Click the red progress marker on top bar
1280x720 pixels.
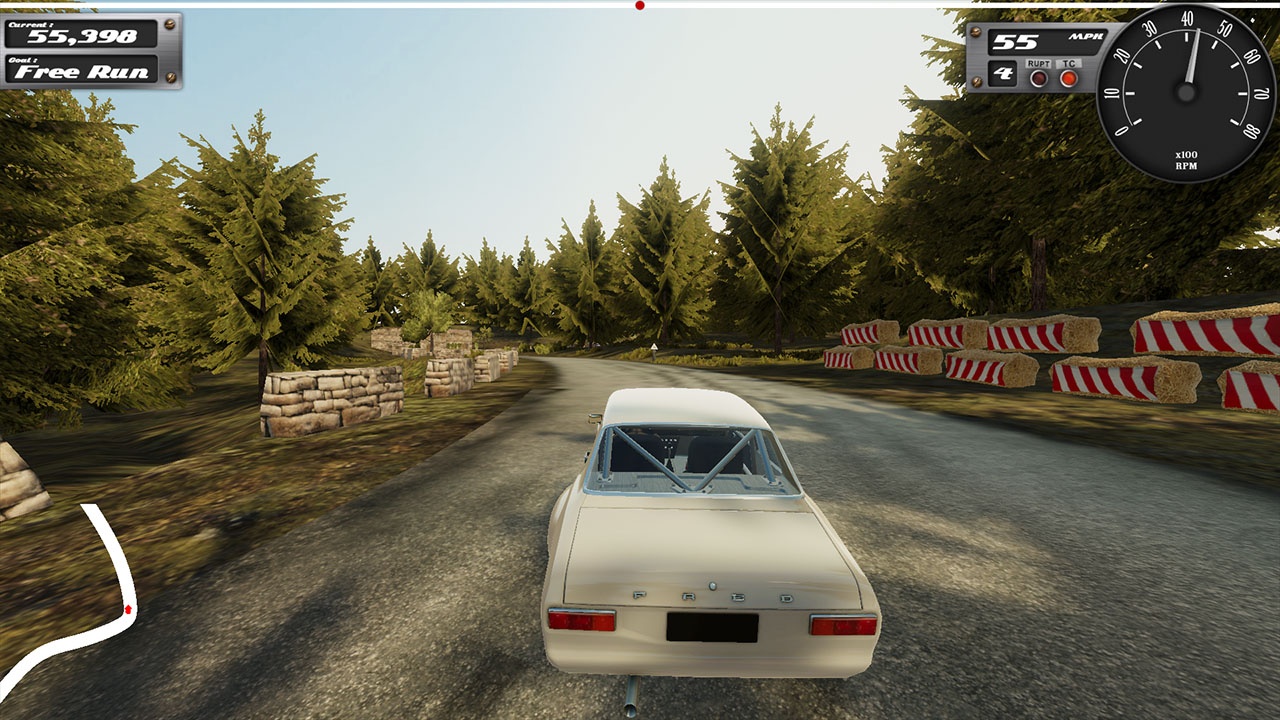(640, 5)
